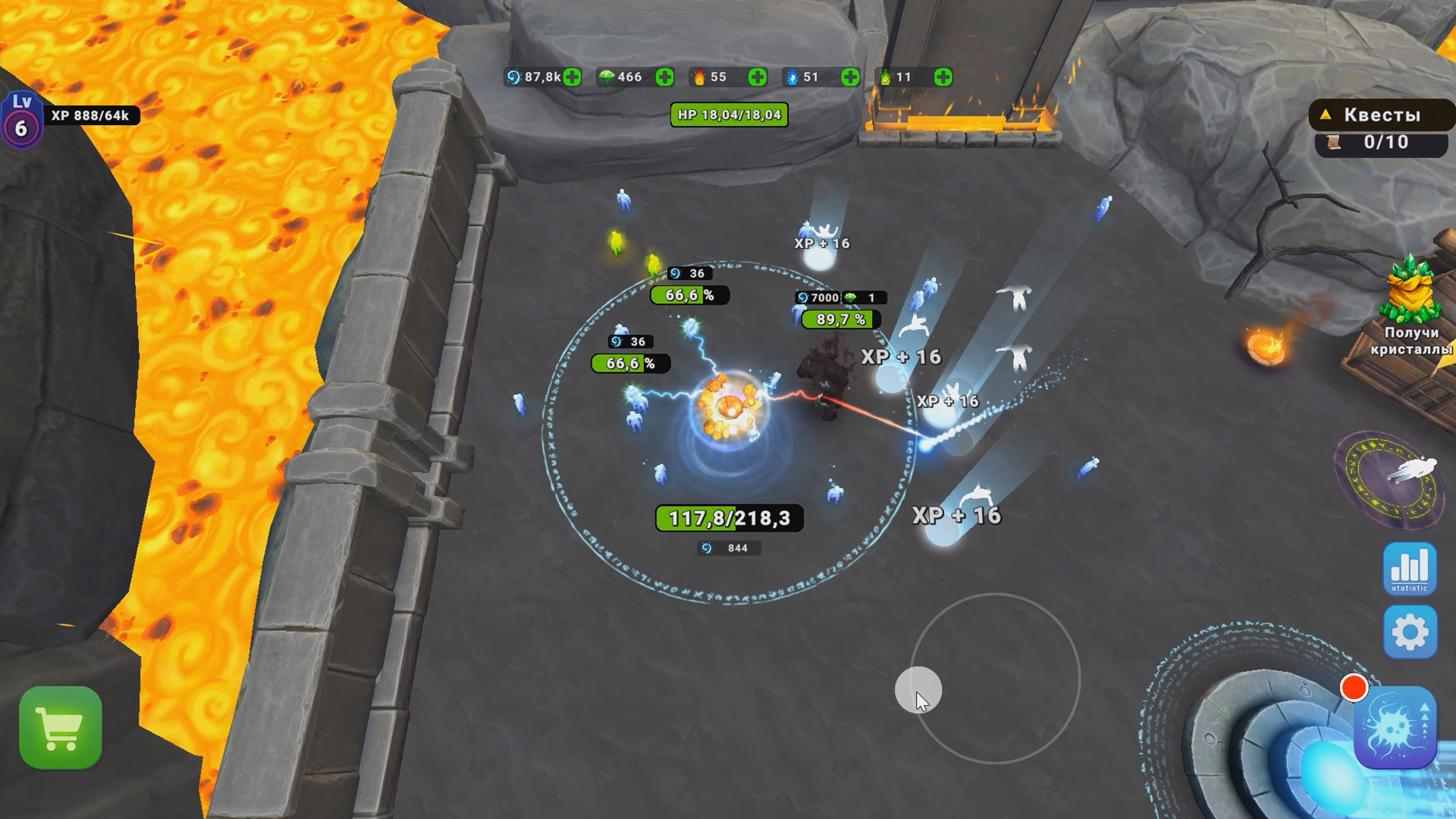The height and width of the screenshot is (819, 1456).
Task: Open the green shopping cart shop
Action: (x=60, y=726)
